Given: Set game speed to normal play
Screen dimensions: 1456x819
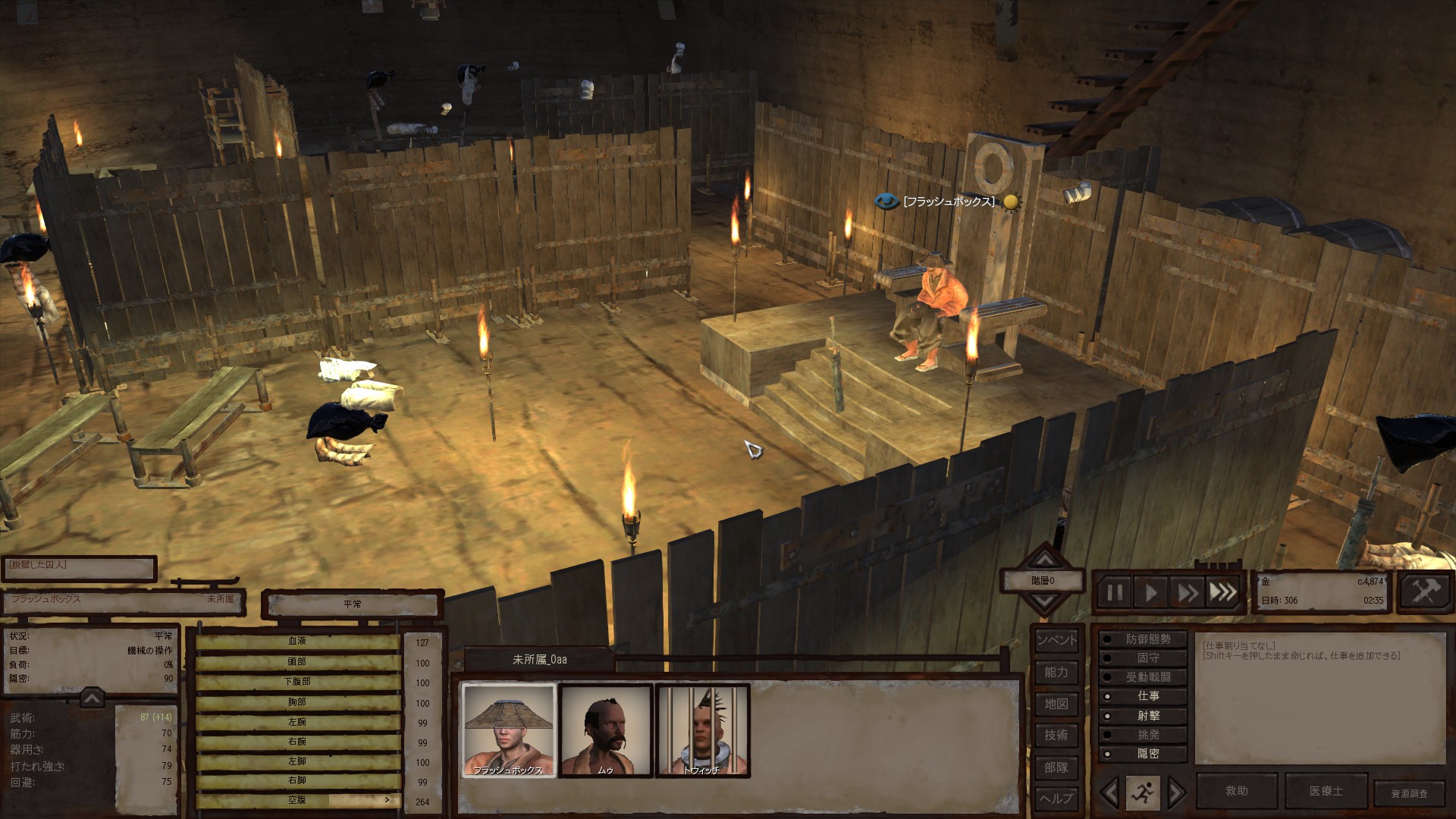Looking at the screenshot, I should [x=1150, y=591].
